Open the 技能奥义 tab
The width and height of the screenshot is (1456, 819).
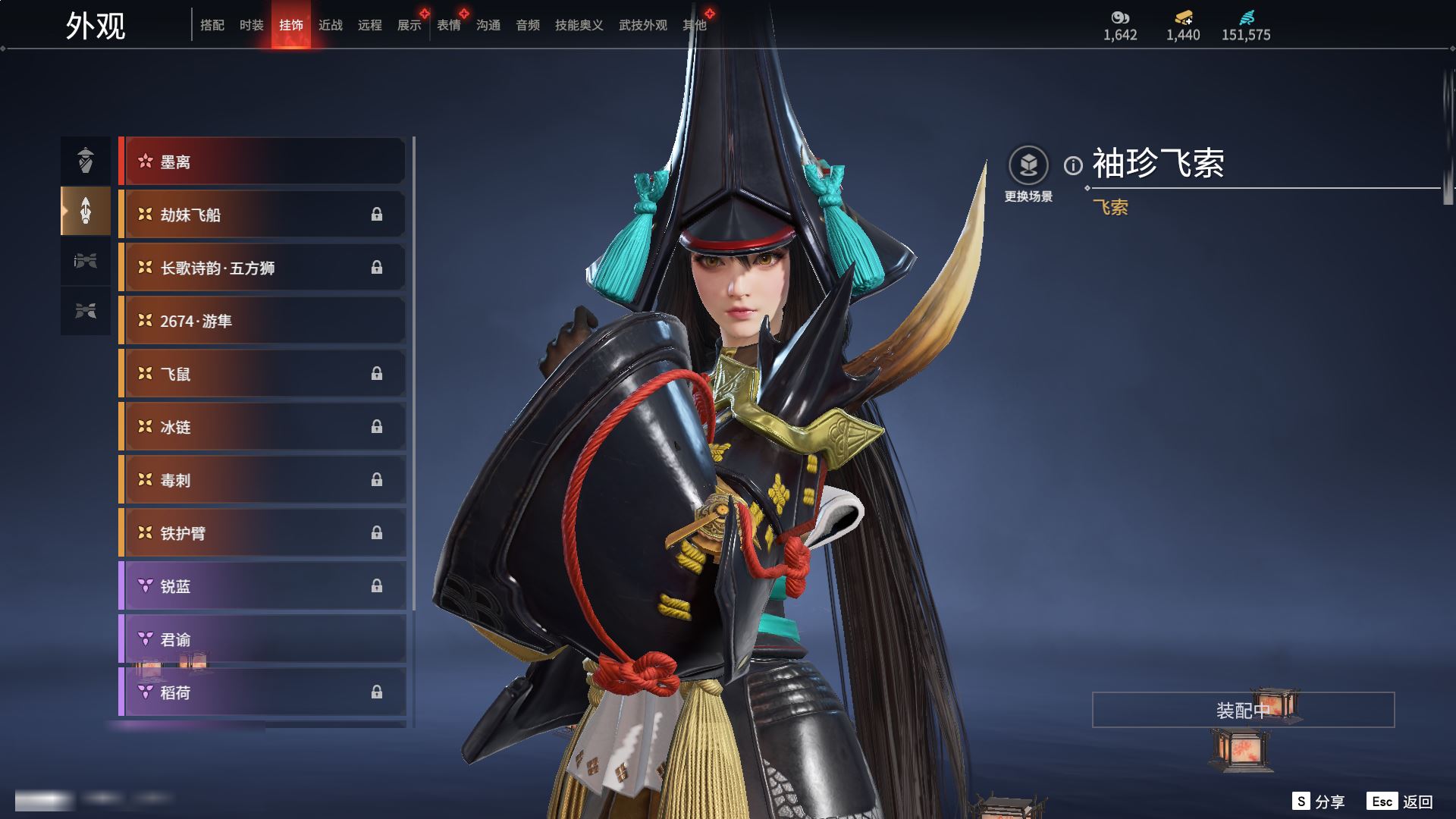coord(579,26)
